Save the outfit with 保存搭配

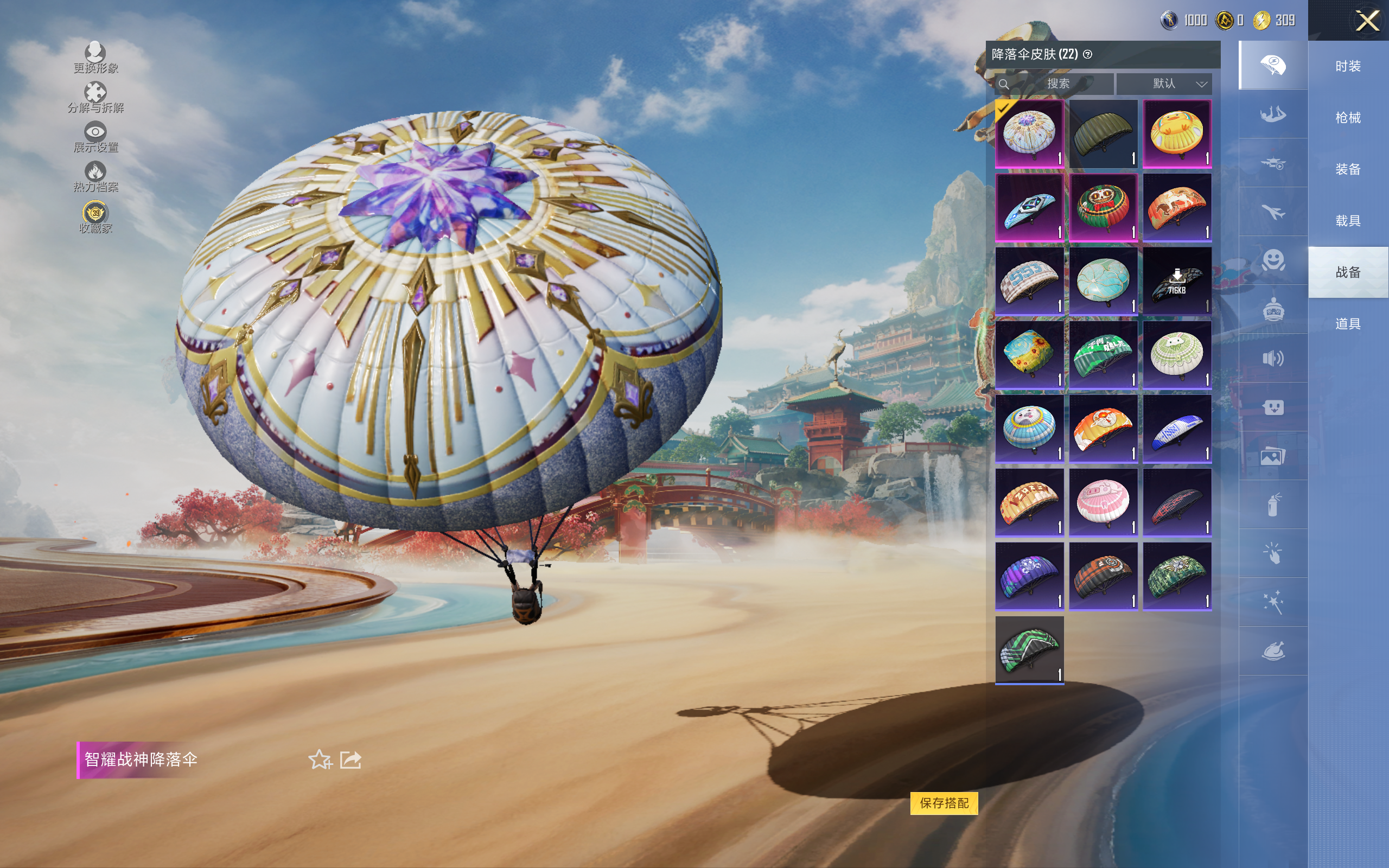[x=944, y=803]
